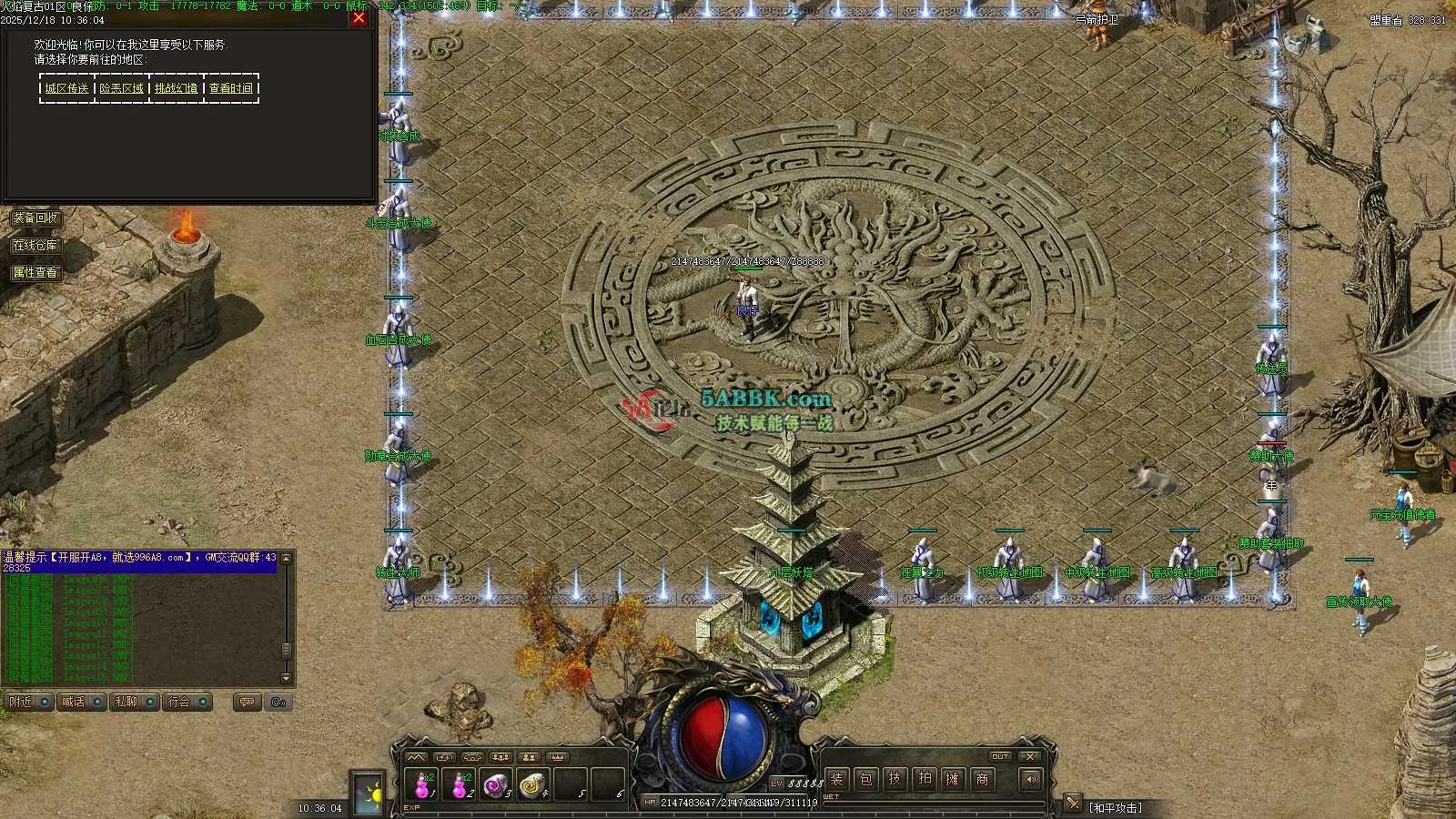Use the purple scroll in hotbar slot 3

(496, 784)
